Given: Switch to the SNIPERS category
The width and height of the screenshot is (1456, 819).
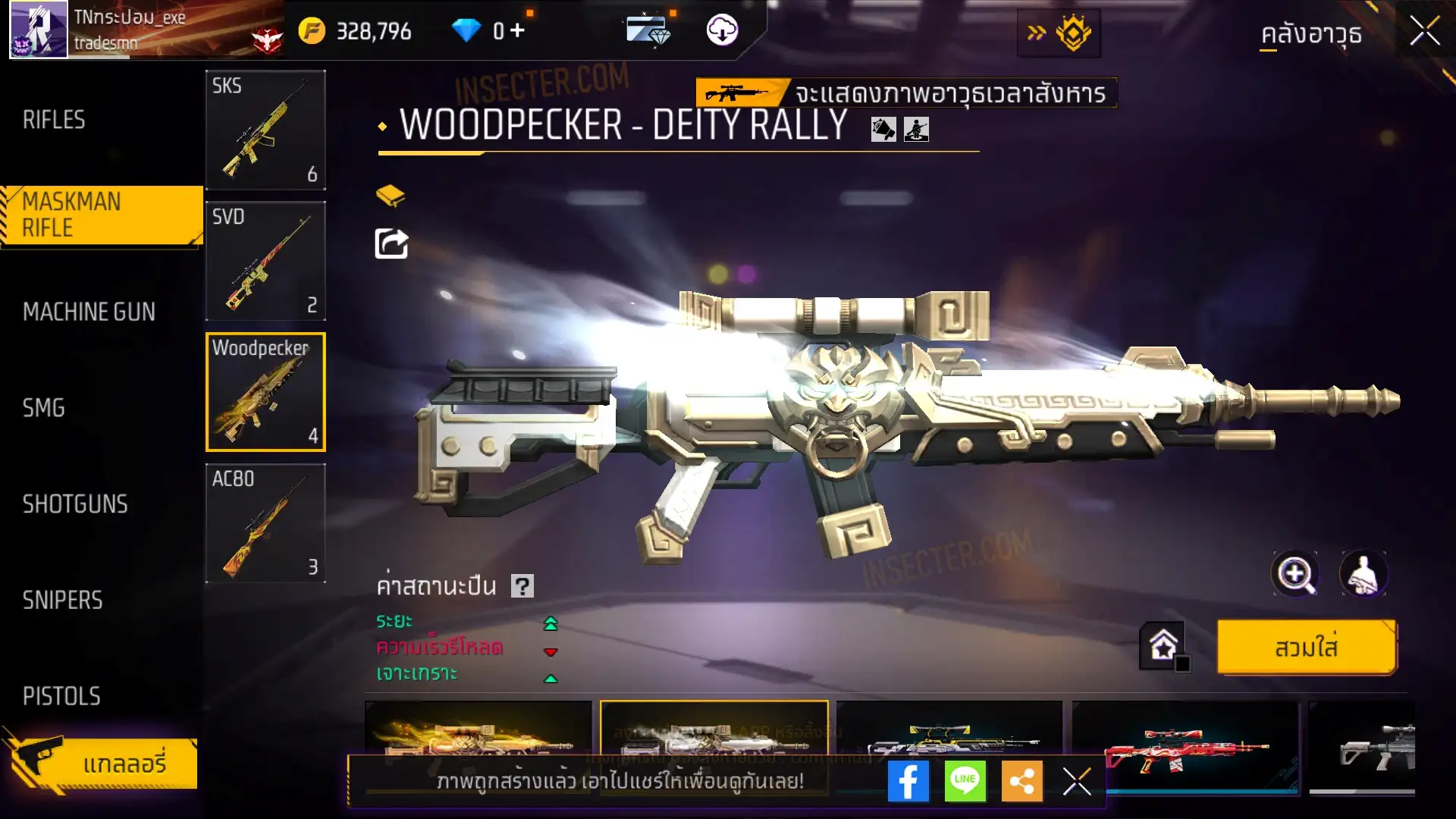Looking at the screenshot, I should coord(62,601).
